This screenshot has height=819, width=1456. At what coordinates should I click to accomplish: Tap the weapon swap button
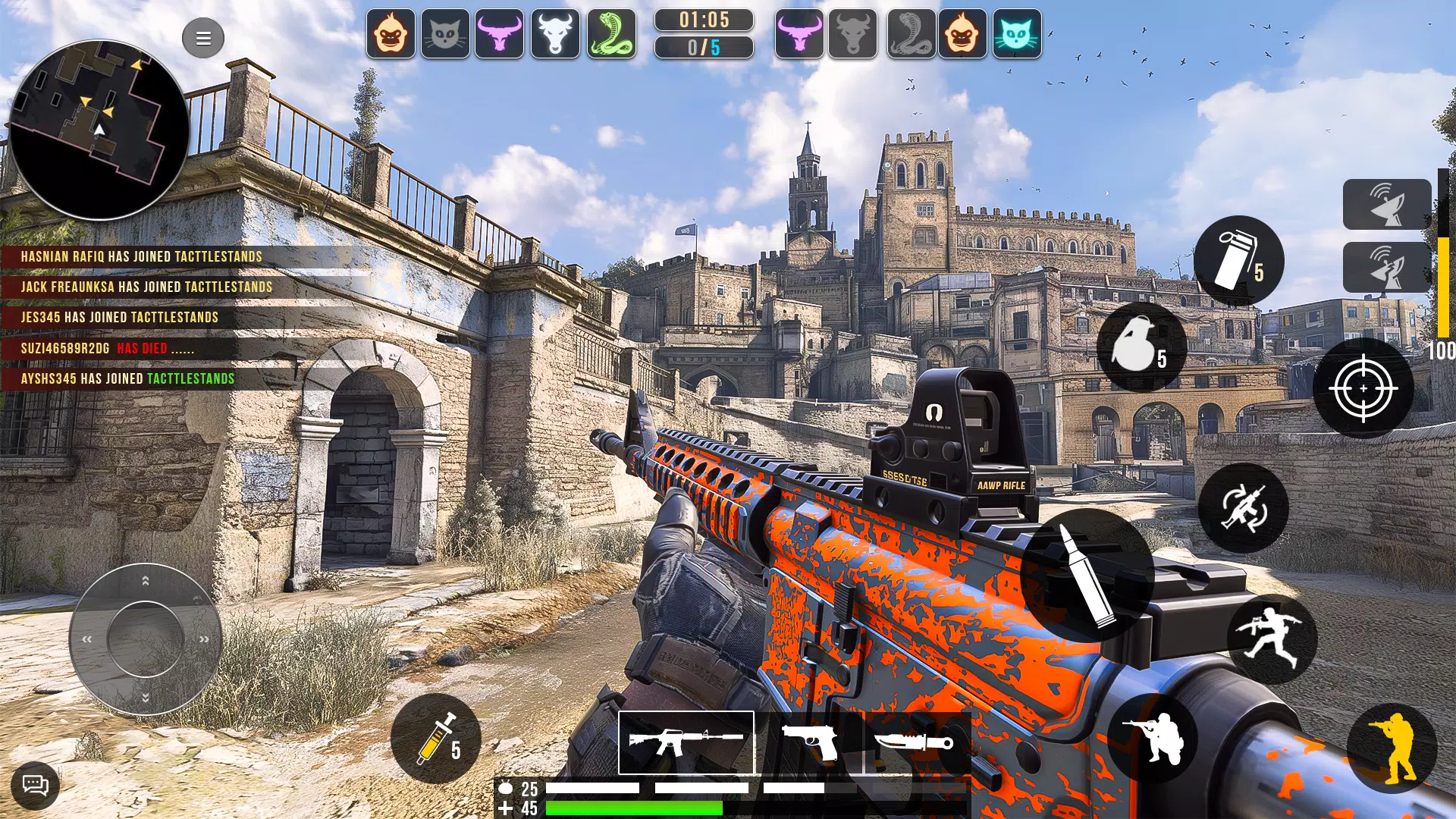coord(1244,507)
